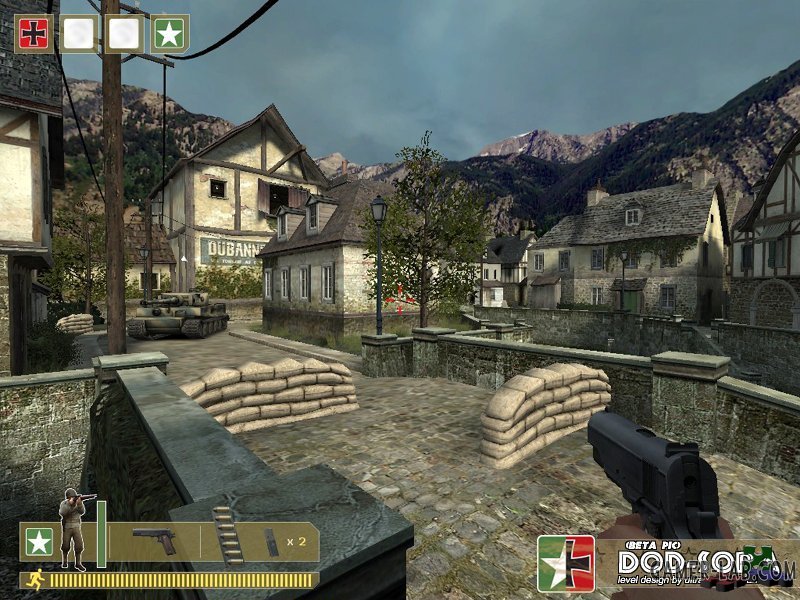
Task: Click the Allied star team badge beside soldier
Action: coord(39,542)
